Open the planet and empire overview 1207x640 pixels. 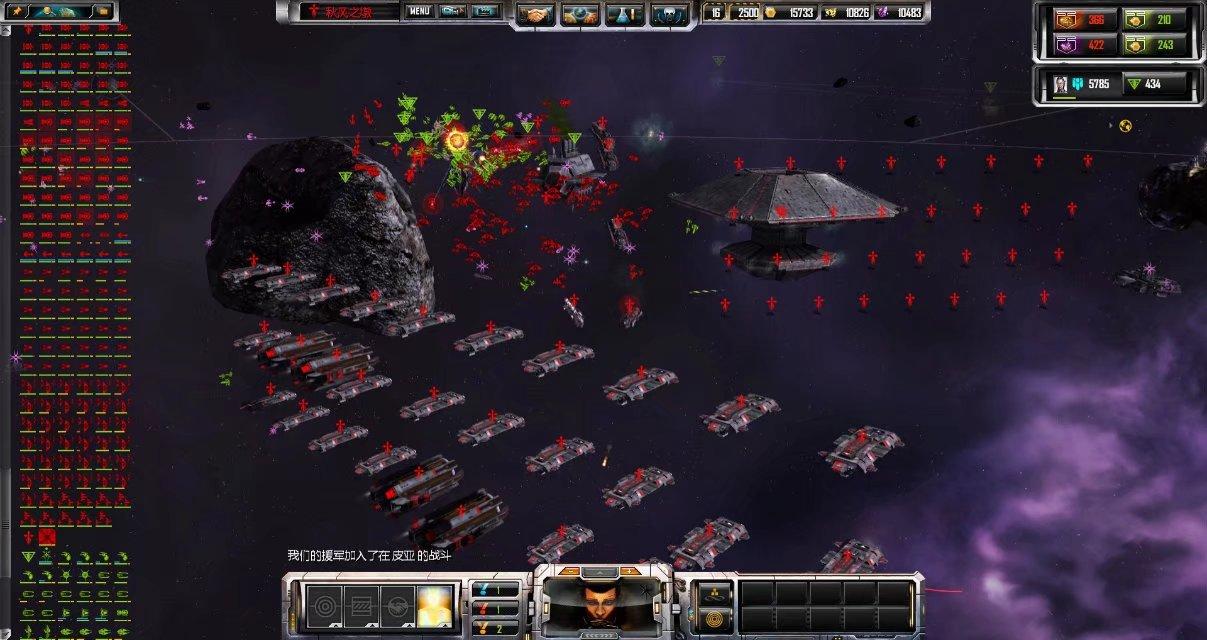(x=582, y=14)
